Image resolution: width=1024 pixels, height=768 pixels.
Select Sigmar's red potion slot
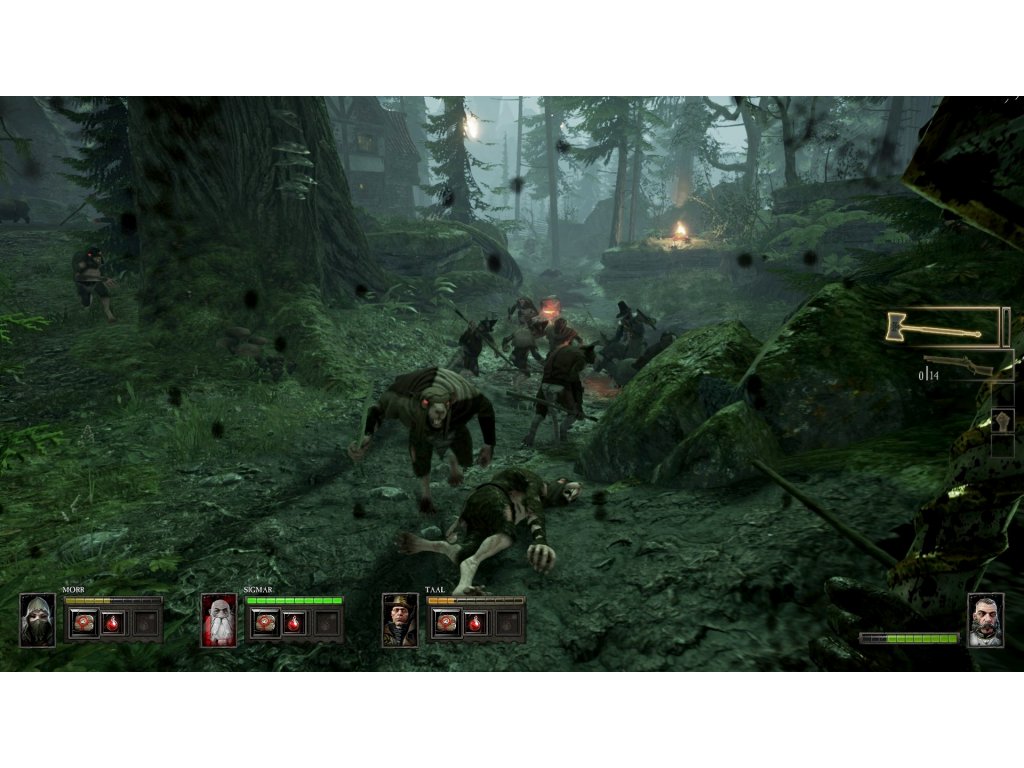click(x=295, y=623)
